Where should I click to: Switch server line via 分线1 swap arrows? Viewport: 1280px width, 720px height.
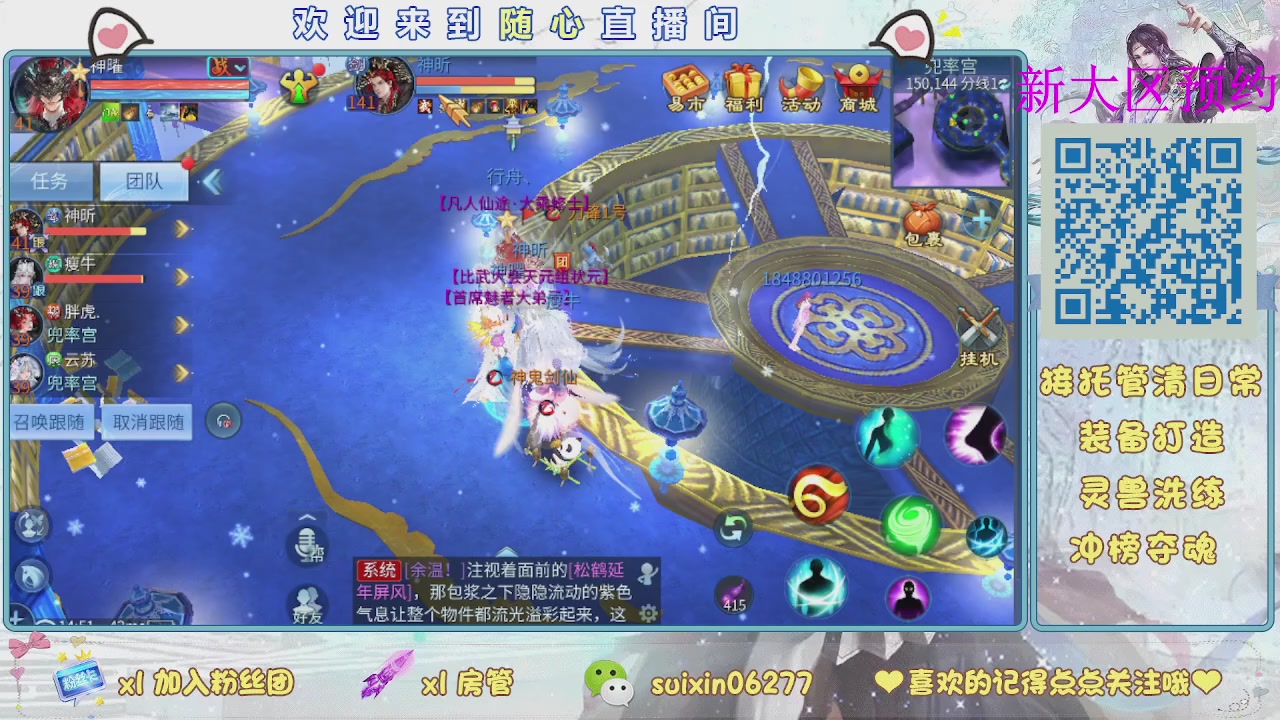click(1005, 83)
